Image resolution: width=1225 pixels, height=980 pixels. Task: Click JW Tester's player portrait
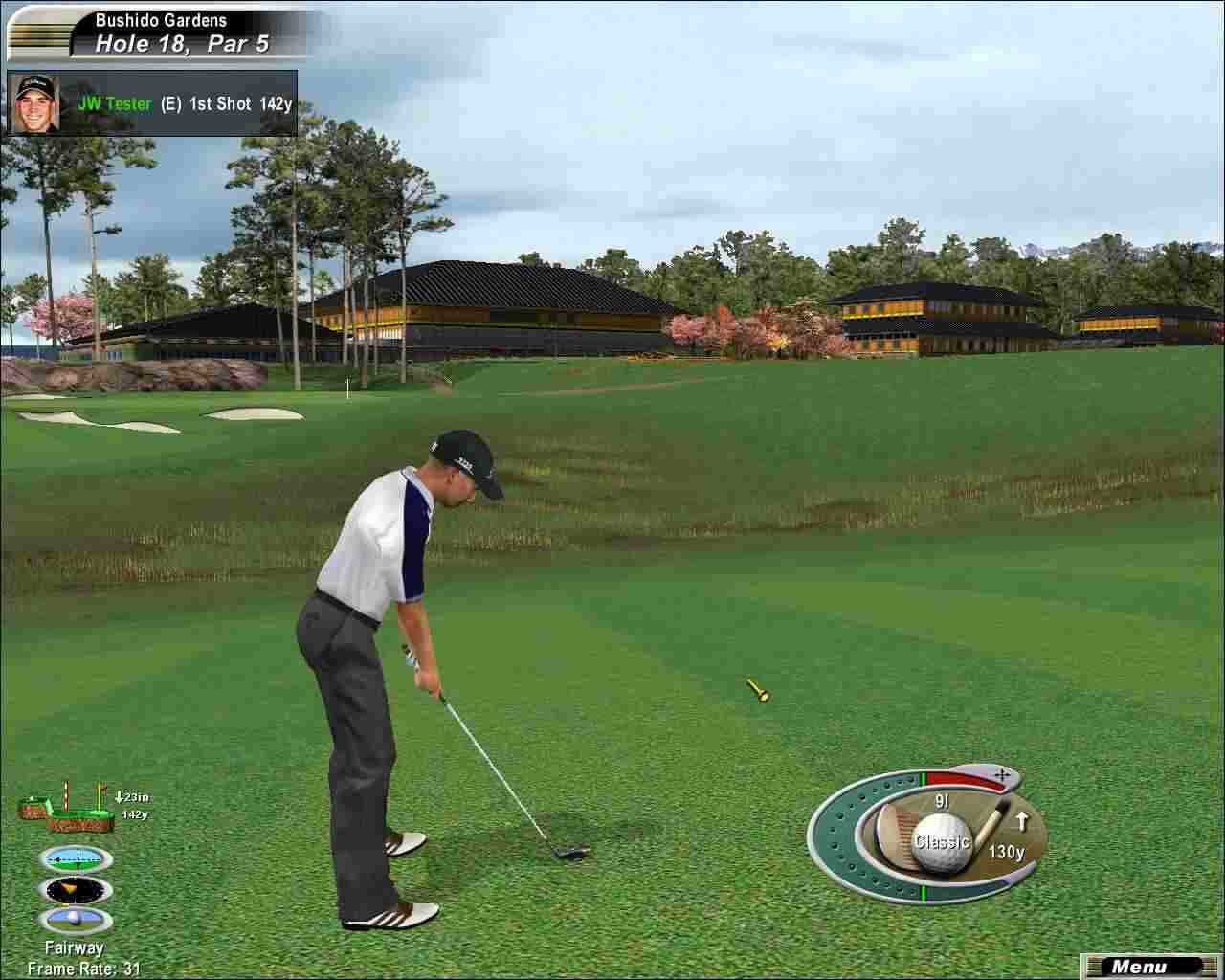pyautogui.click(x=35, y=103)
